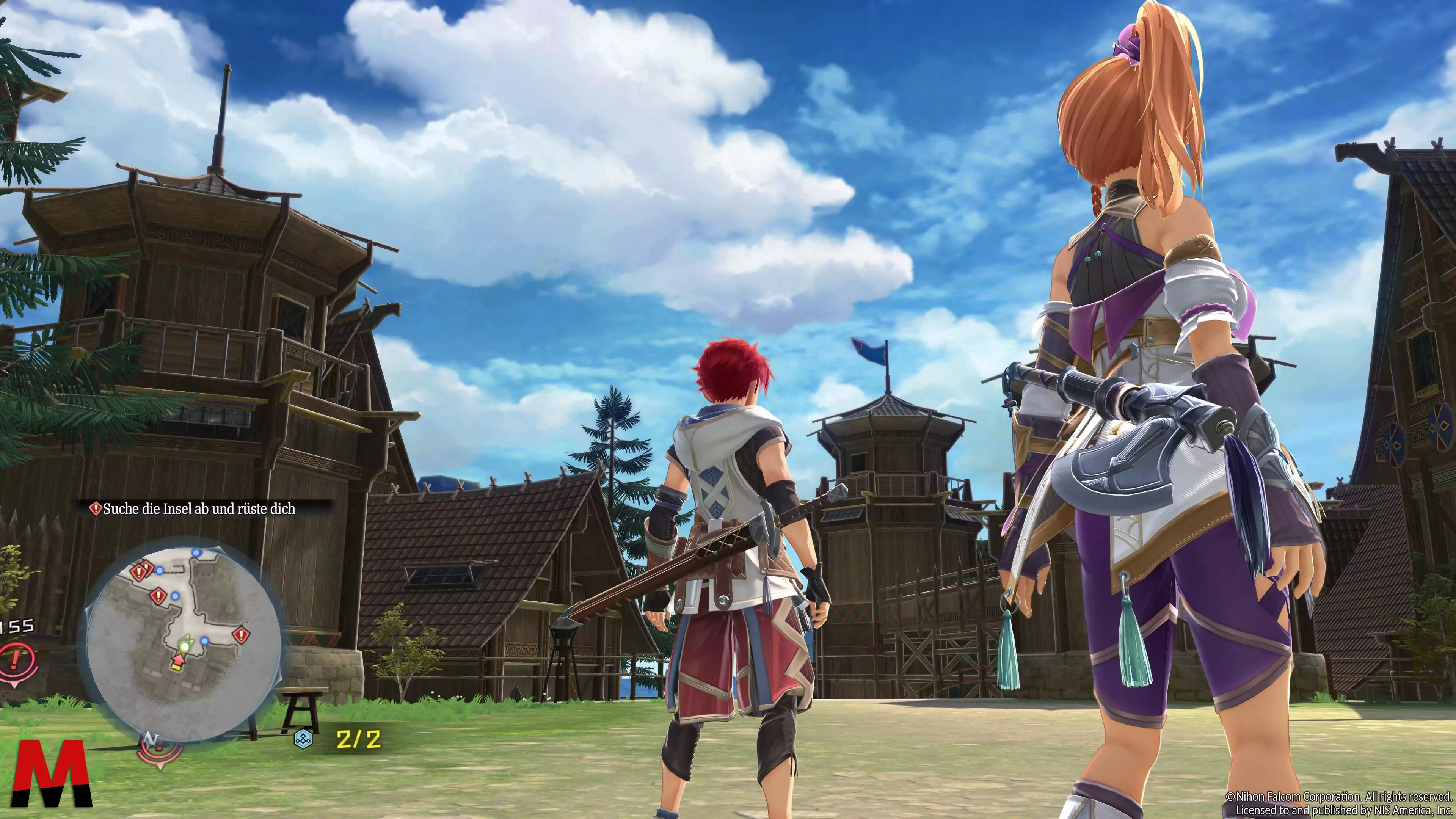Select the quest objective "Suche die Insel ab"

point(198,509)
